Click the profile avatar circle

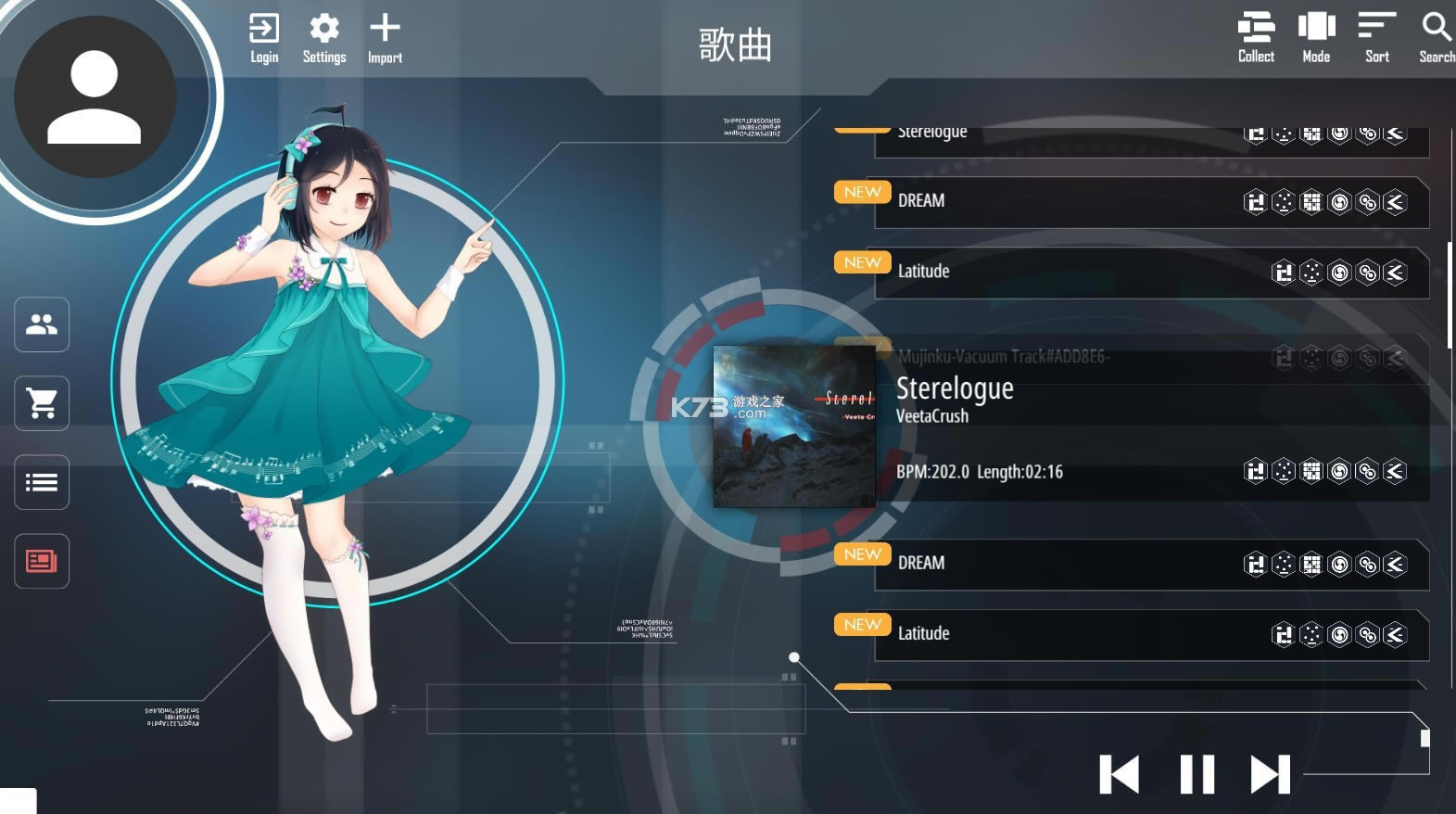(x=95, y=97)
